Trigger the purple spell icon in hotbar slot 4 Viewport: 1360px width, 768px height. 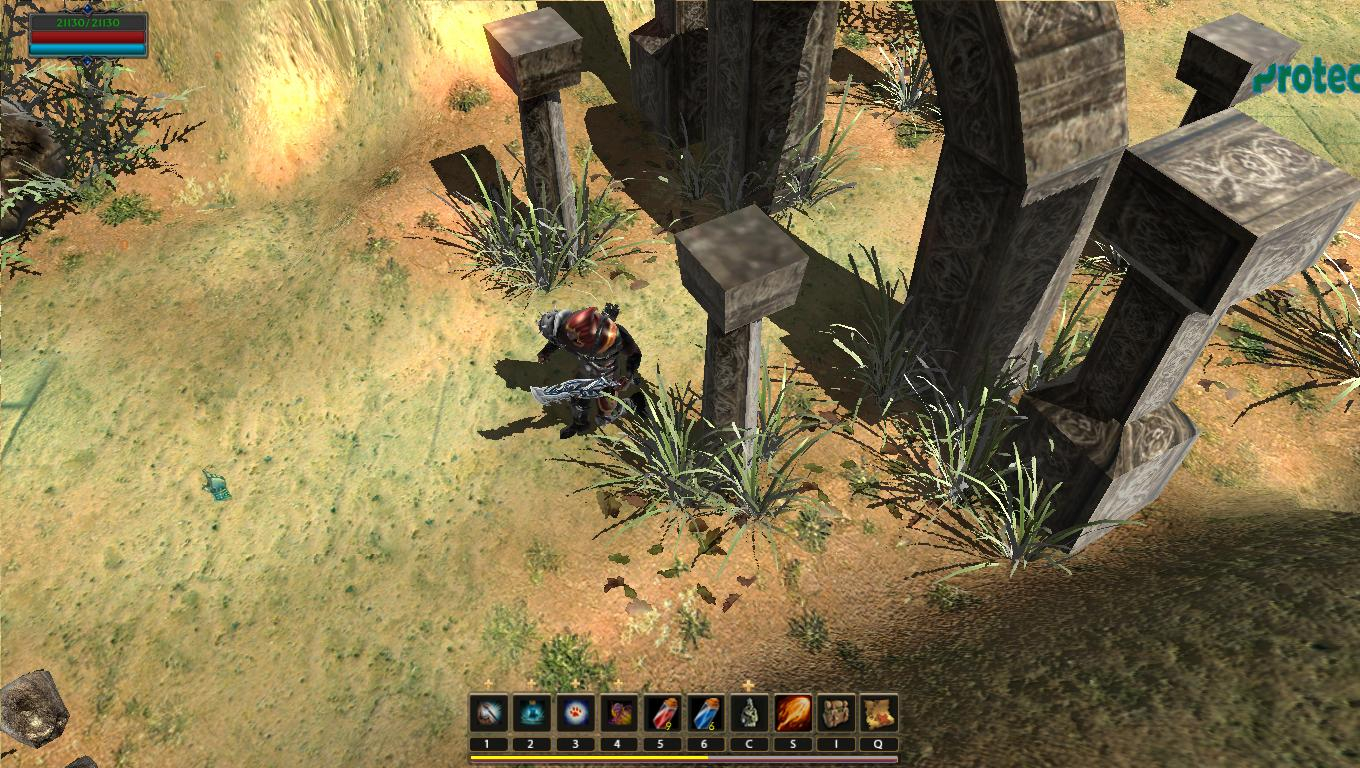[x=619, y=712]
